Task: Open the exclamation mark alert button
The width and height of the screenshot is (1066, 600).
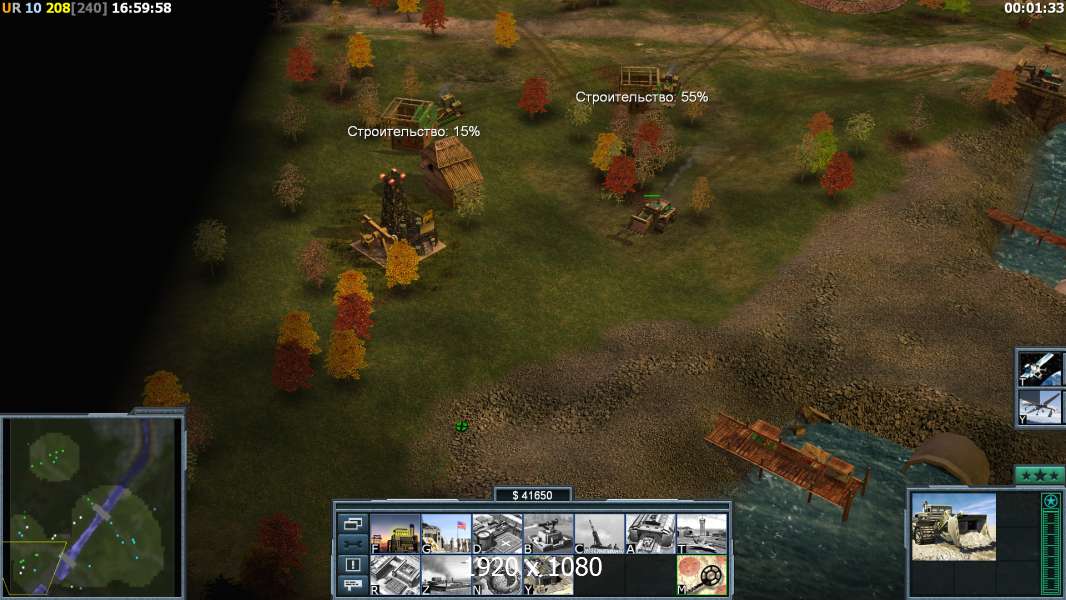Action: pos(352,565)
